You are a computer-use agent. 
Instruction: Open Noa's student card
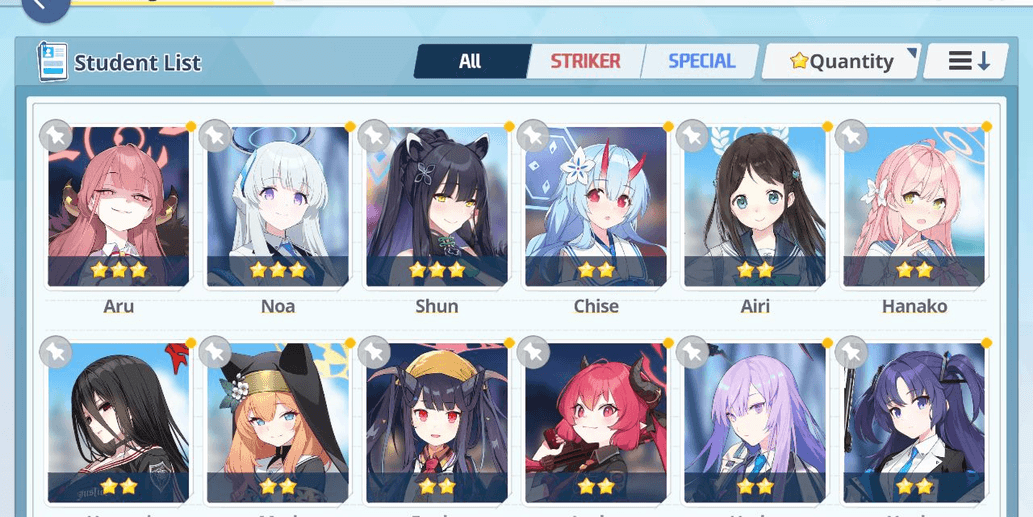coord(278,207)
